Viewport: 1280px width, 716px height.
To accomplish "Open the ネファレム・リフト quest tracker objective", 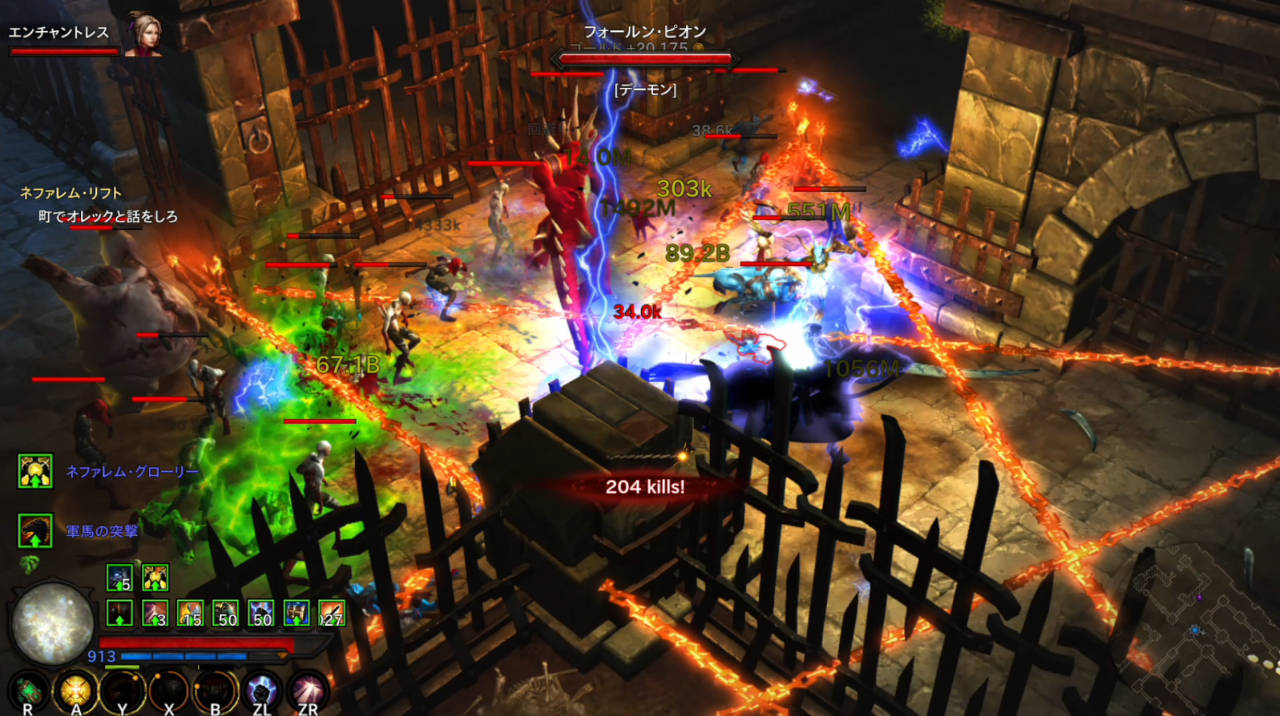I will tap(70, 193).
